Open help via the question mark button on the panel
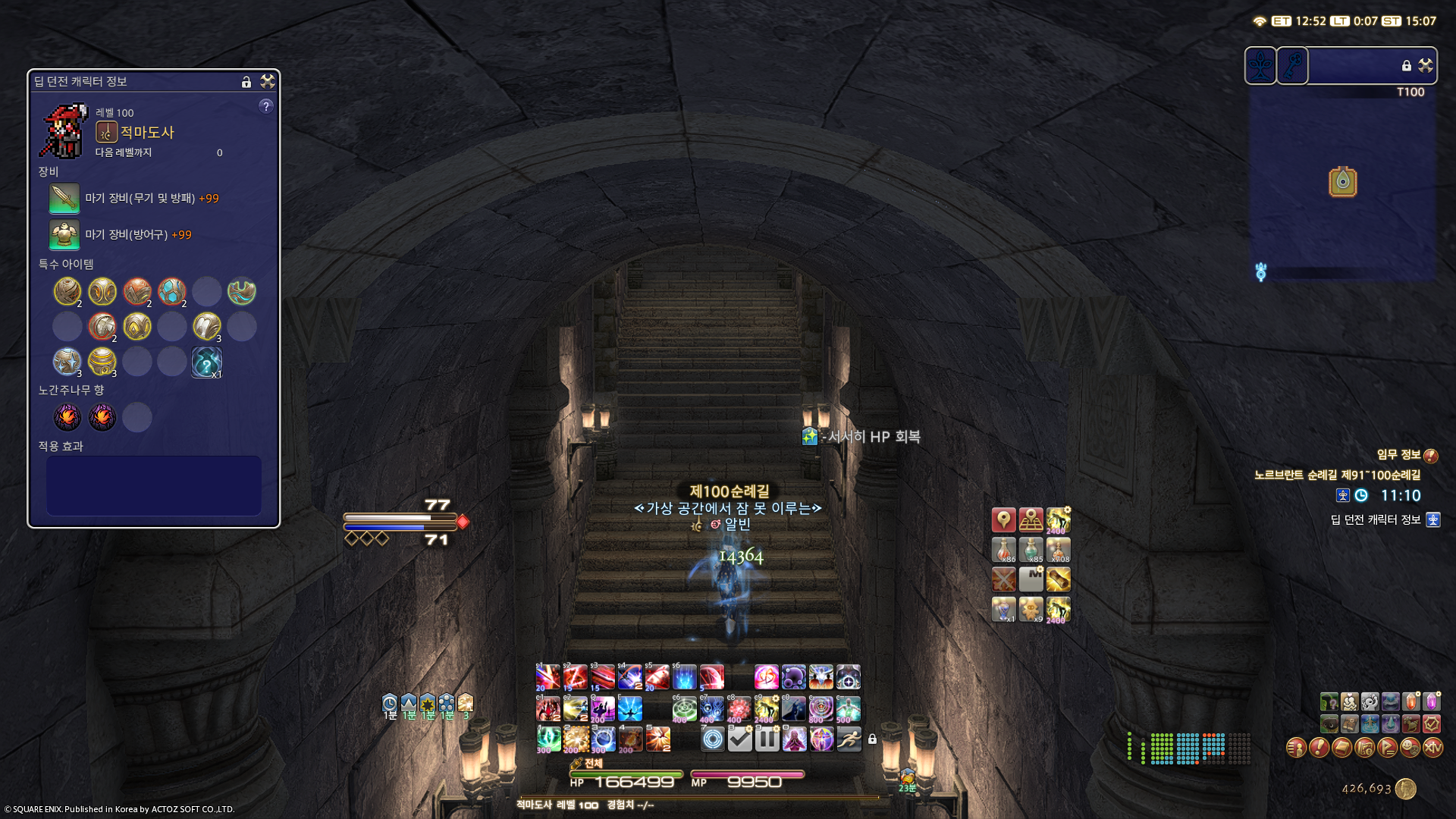The width and height of the screenshot is (1456, 819). pos(265,106)
